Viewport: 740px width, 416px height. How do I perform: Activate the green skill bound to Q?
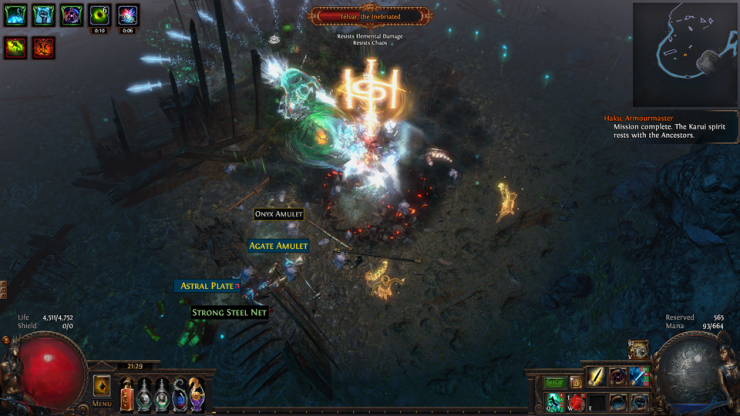(x=556, y=402)
